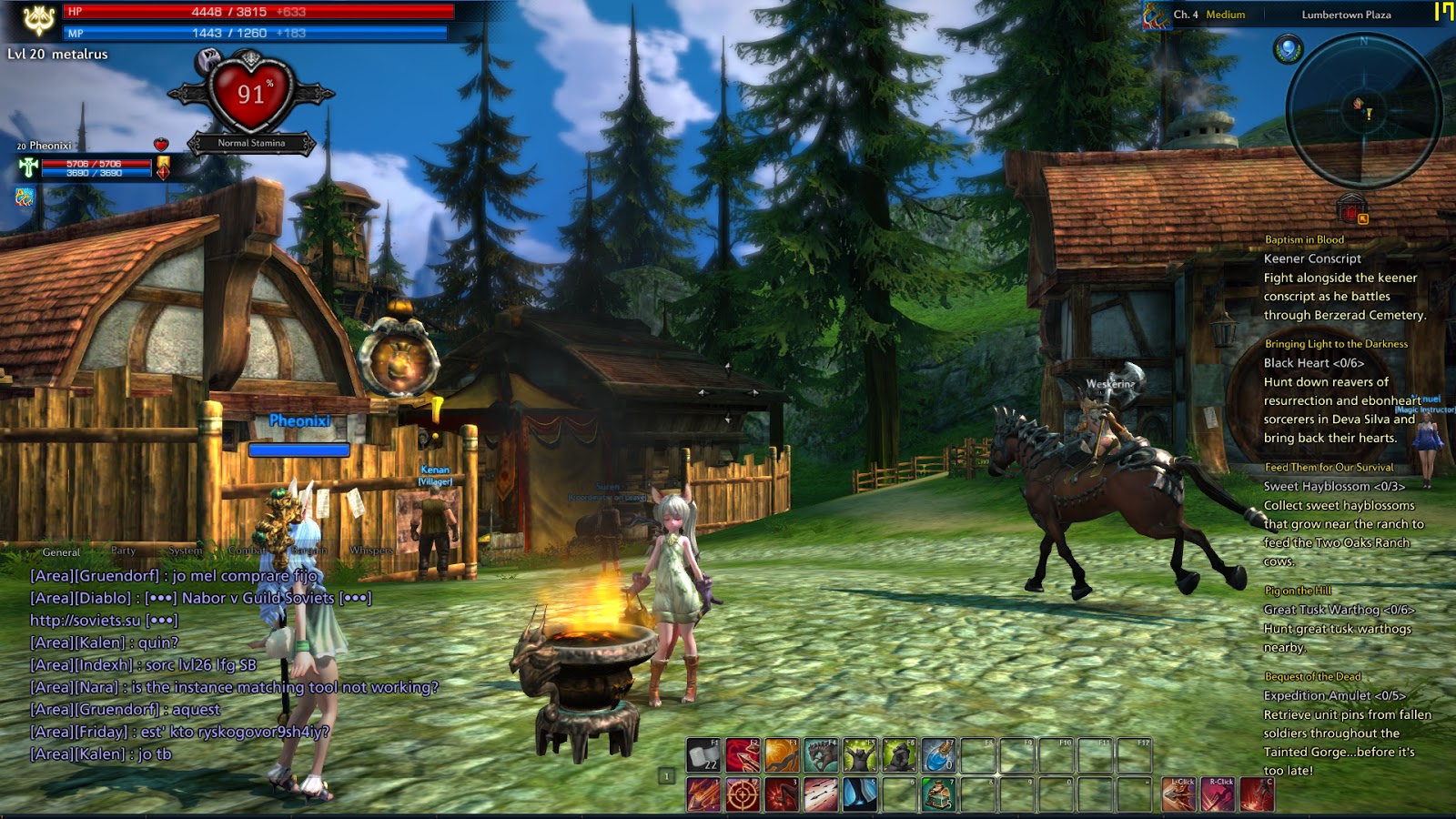Summon the horse mount skill icon
The width and height of the screenshot is (1456, 819).
click(821, 755)
